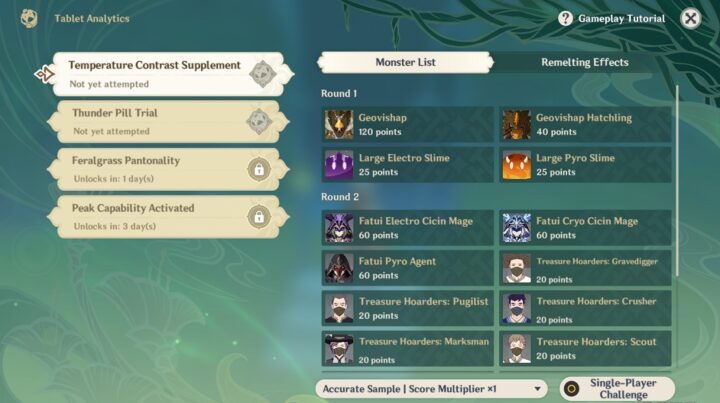720x403 pixels.
Task: Switch to the Remelting Effects tab
Action: tap(585, 62)
